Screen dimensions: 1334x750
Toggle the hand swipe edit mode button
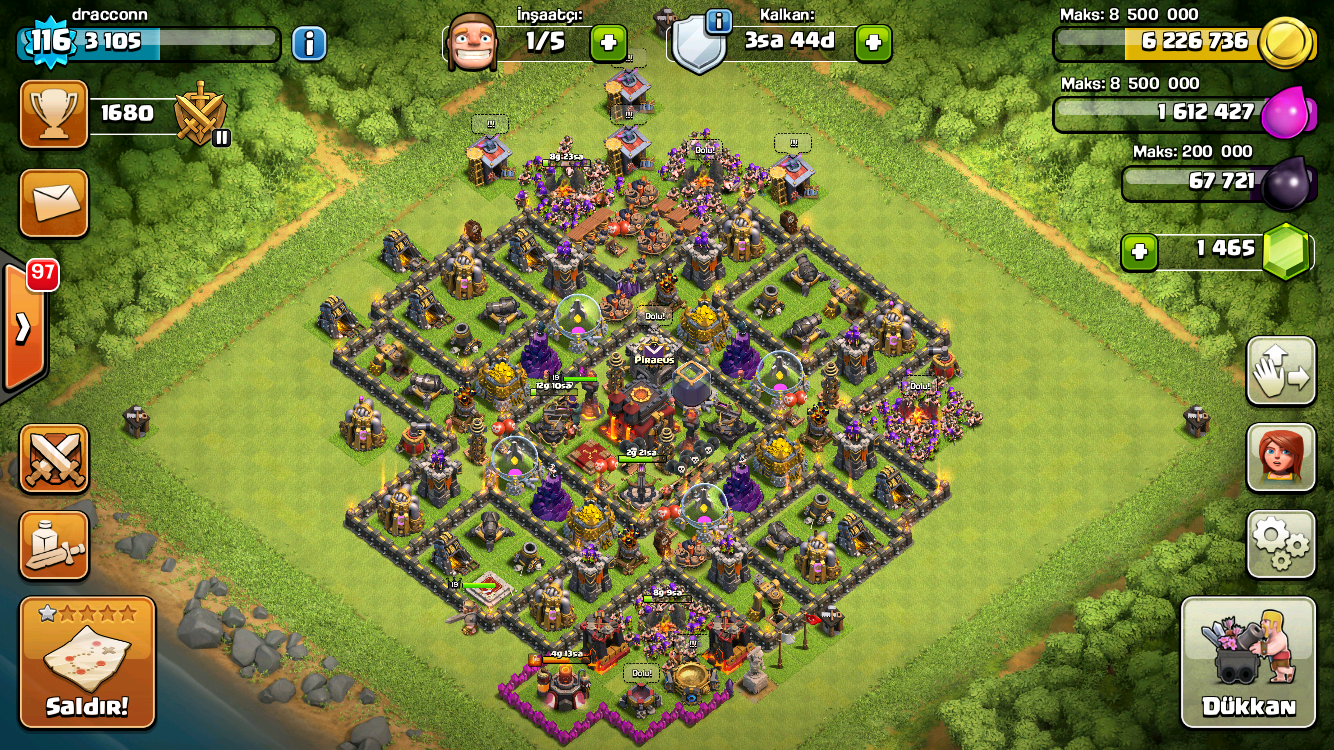click(1280, 371)
